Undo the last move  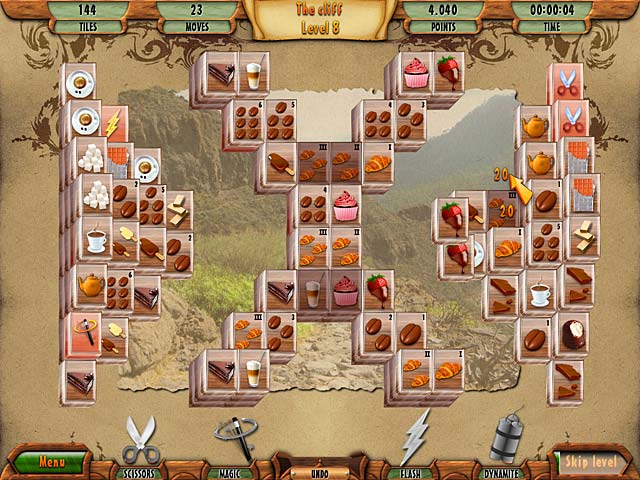click(x=319, y=468)
